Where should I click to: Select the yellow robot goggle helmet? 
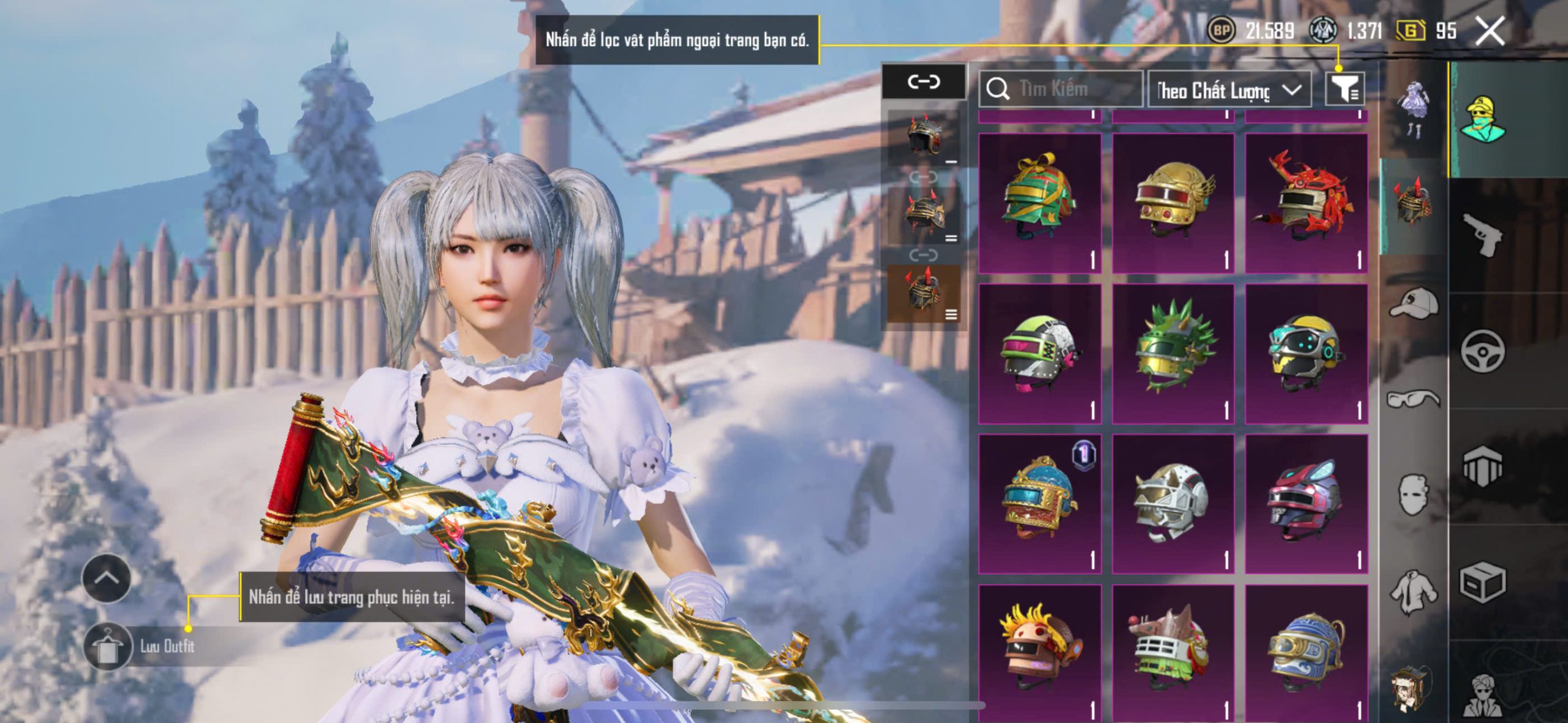point(1306,353)
